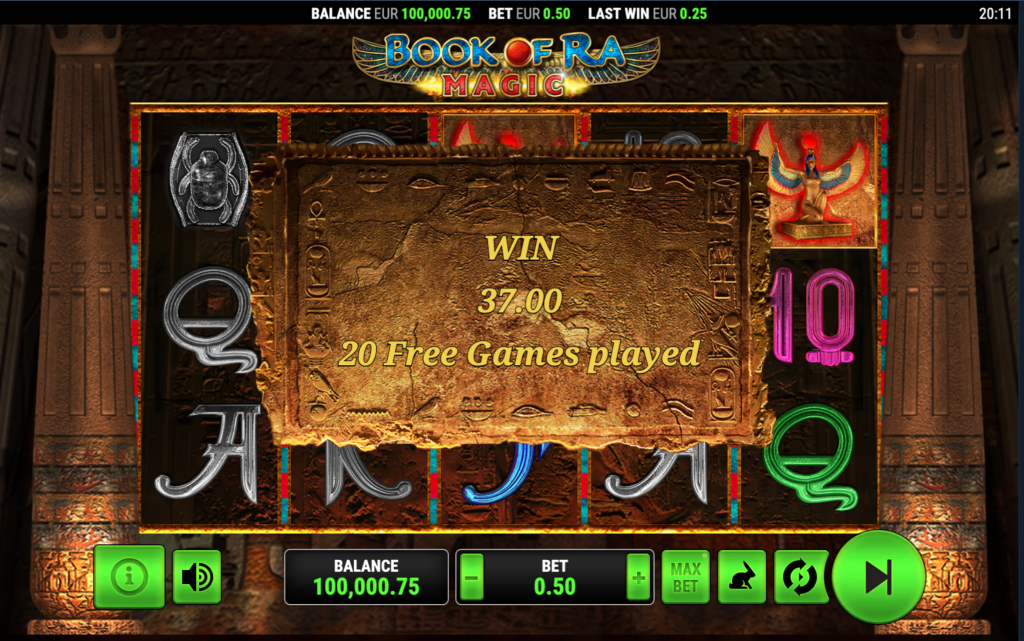Screen dimensions: 1024x641
Task: Activate autoplay with the circular arrows button
Action: (x=801, y=578)
